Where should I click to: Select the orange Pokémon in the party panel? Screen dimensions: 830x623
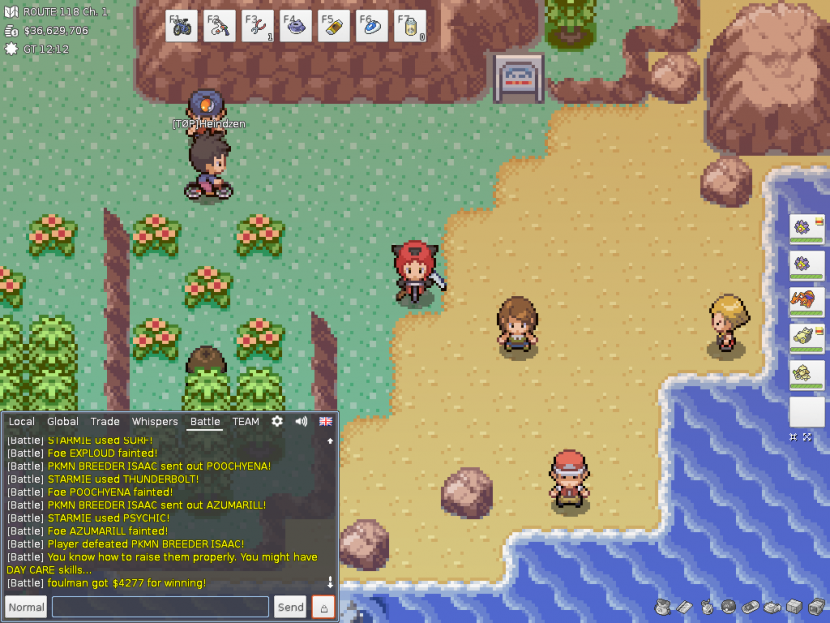(x=804, y=301)
